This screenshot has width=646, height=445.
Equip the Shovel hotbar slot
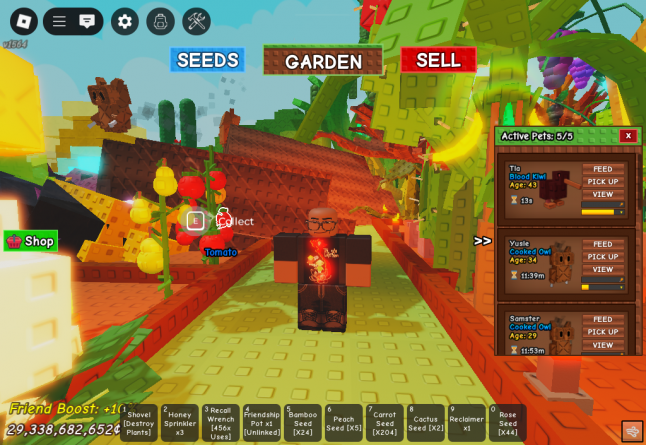point(139,423)
